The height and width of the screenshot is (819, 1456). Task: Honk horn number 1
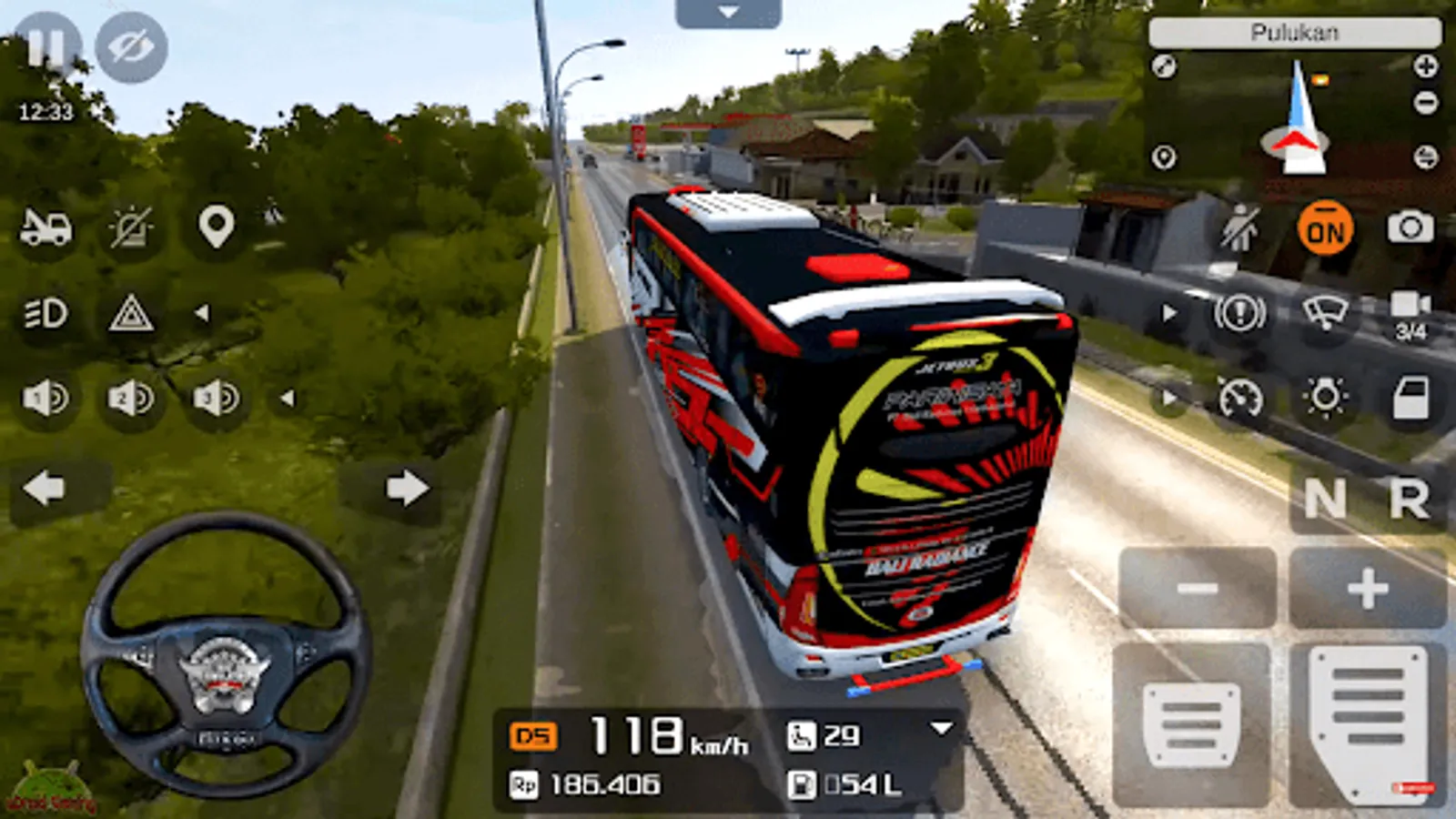coord(45,399)
